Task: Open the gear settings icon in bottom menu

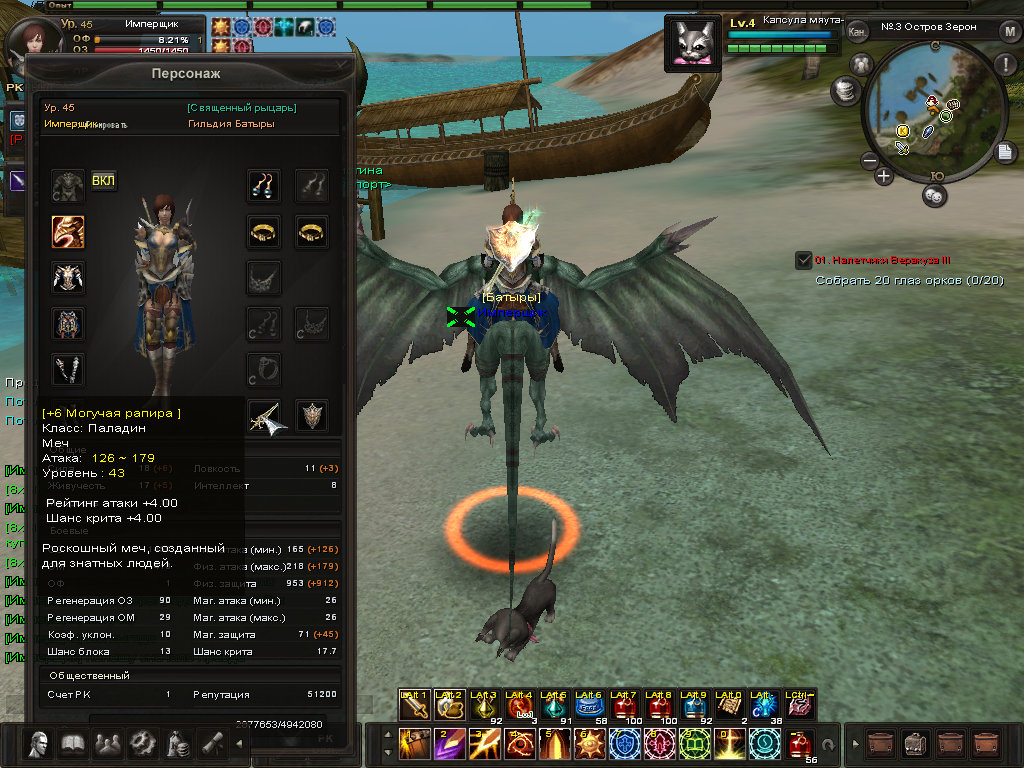Action: [143, 743]
